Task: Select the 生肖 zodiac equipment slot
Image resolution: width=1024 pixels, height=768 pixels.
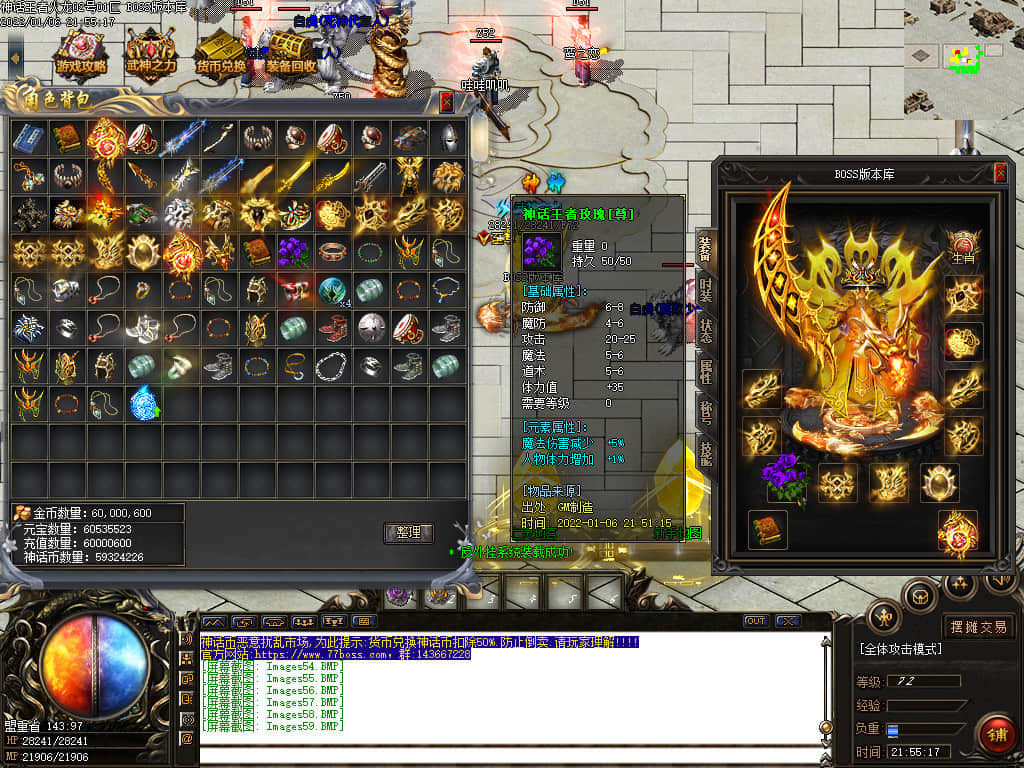Action: 963,247
